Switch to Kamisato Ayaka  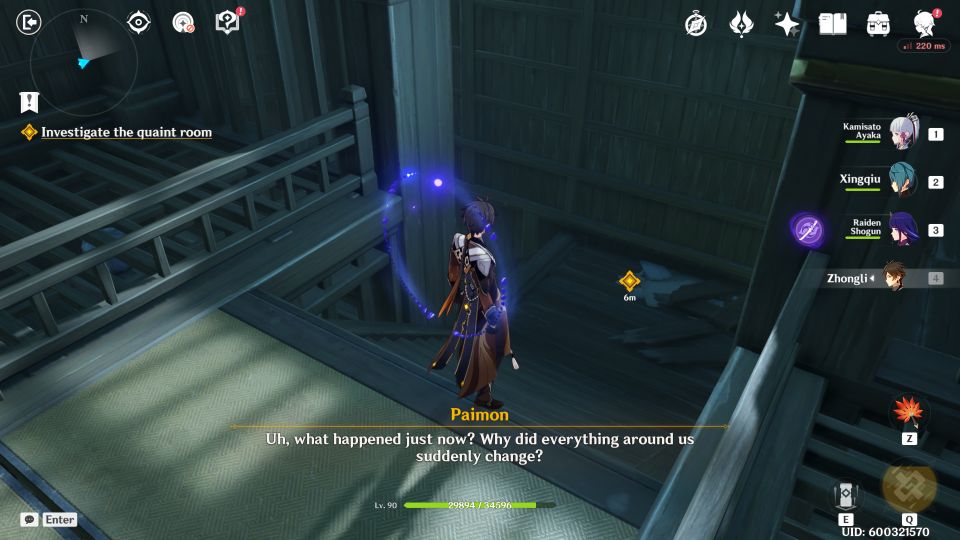[904, 134]
